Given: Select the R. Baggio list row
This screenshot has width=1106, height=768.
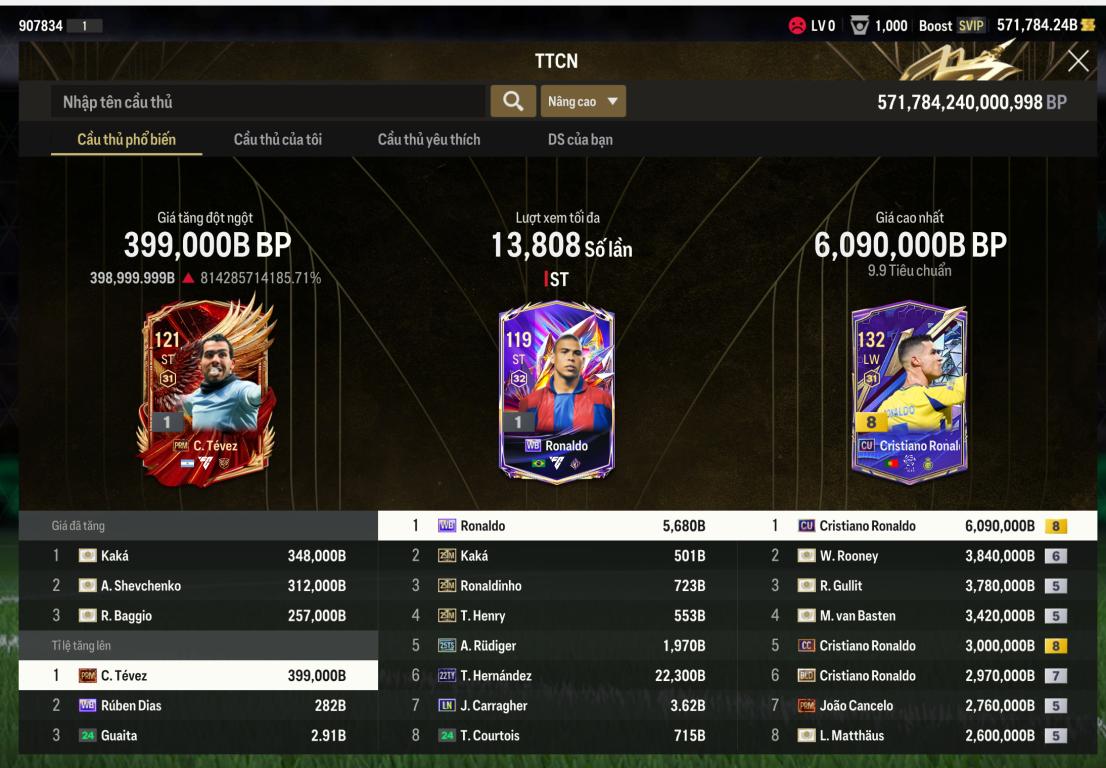Looking at the screenshot, I should click(x=198, y=616).
